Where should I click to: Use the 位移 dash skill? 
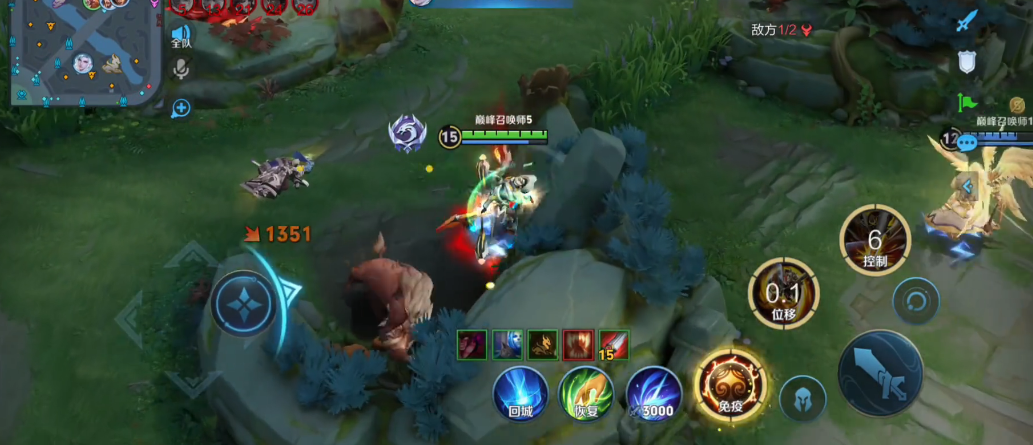pos(783,293)
